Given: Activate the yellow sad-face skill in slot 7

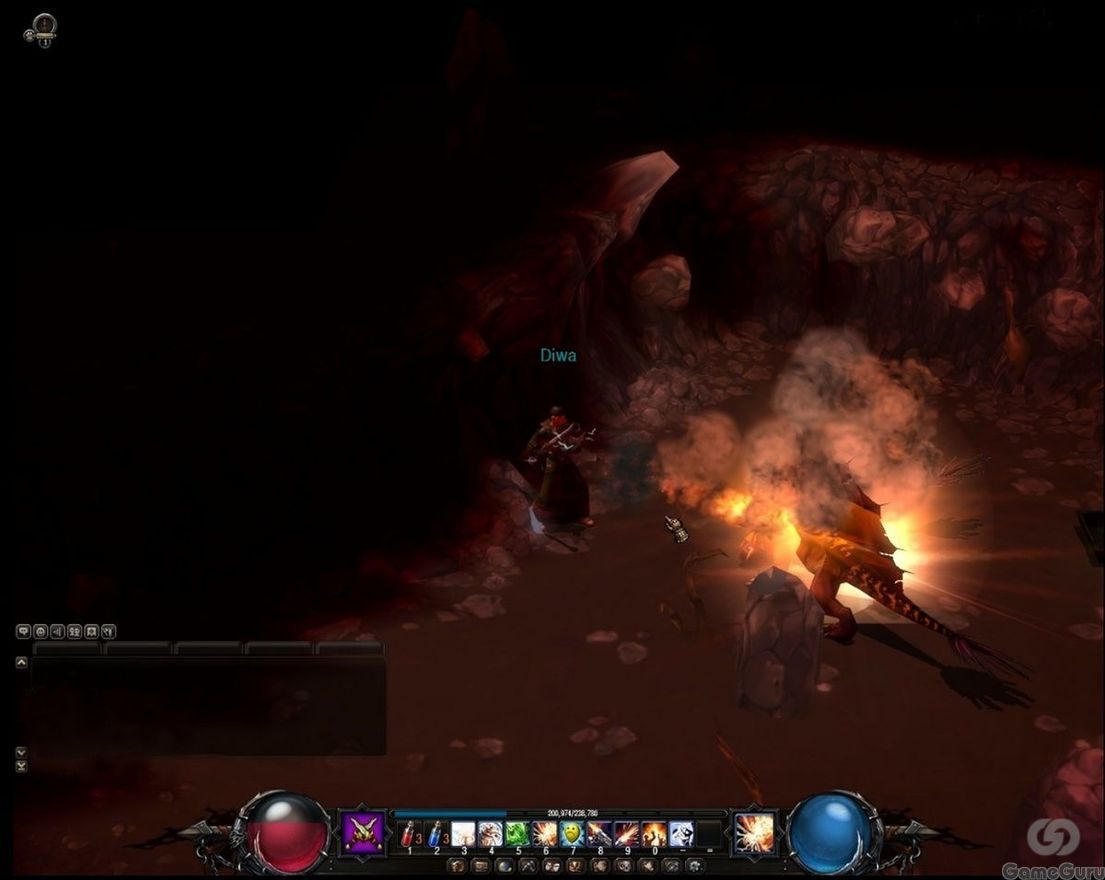Looking at the screenshot, I should click(x=572, y=833).
